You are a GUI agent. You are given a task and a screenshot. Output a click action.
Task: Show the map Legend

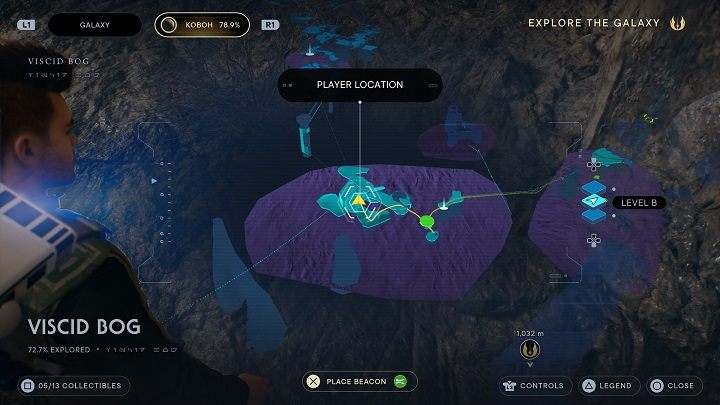[x=608, y=385]
